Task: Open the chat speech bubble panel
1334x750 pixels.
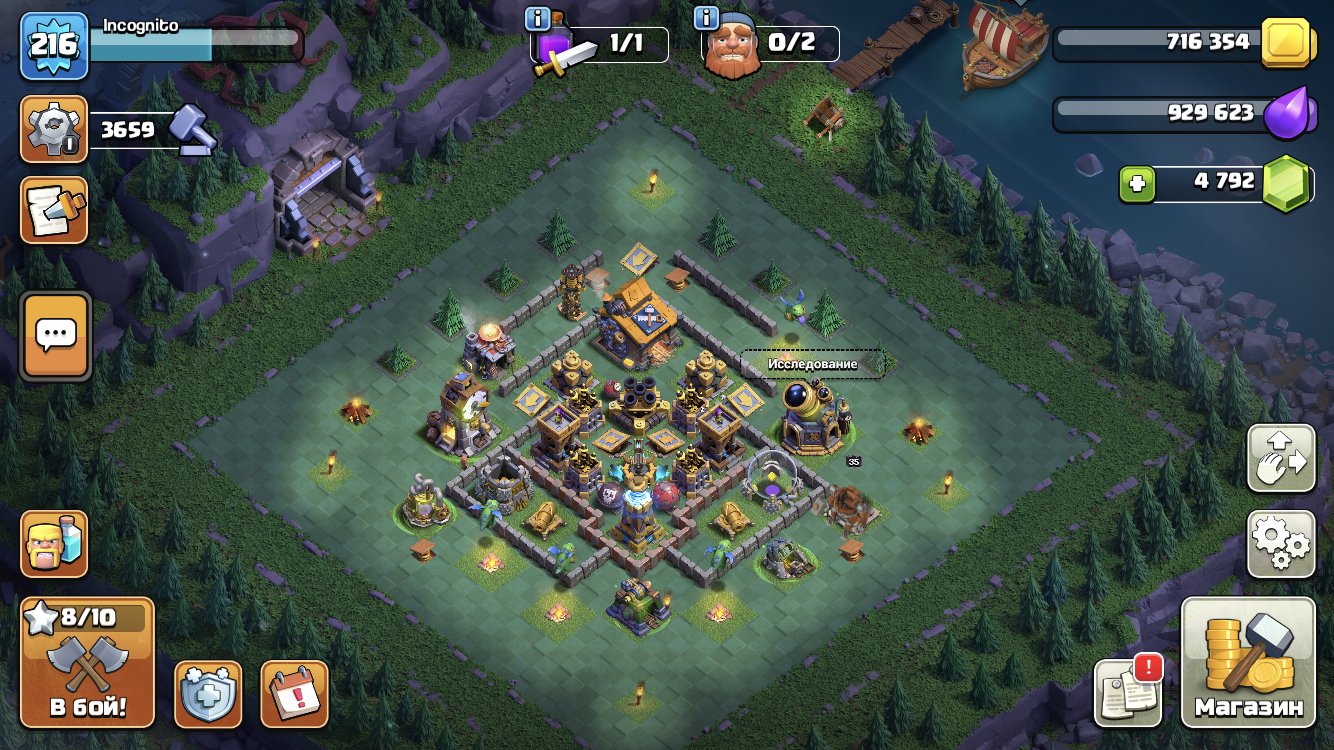Action: 56,336
